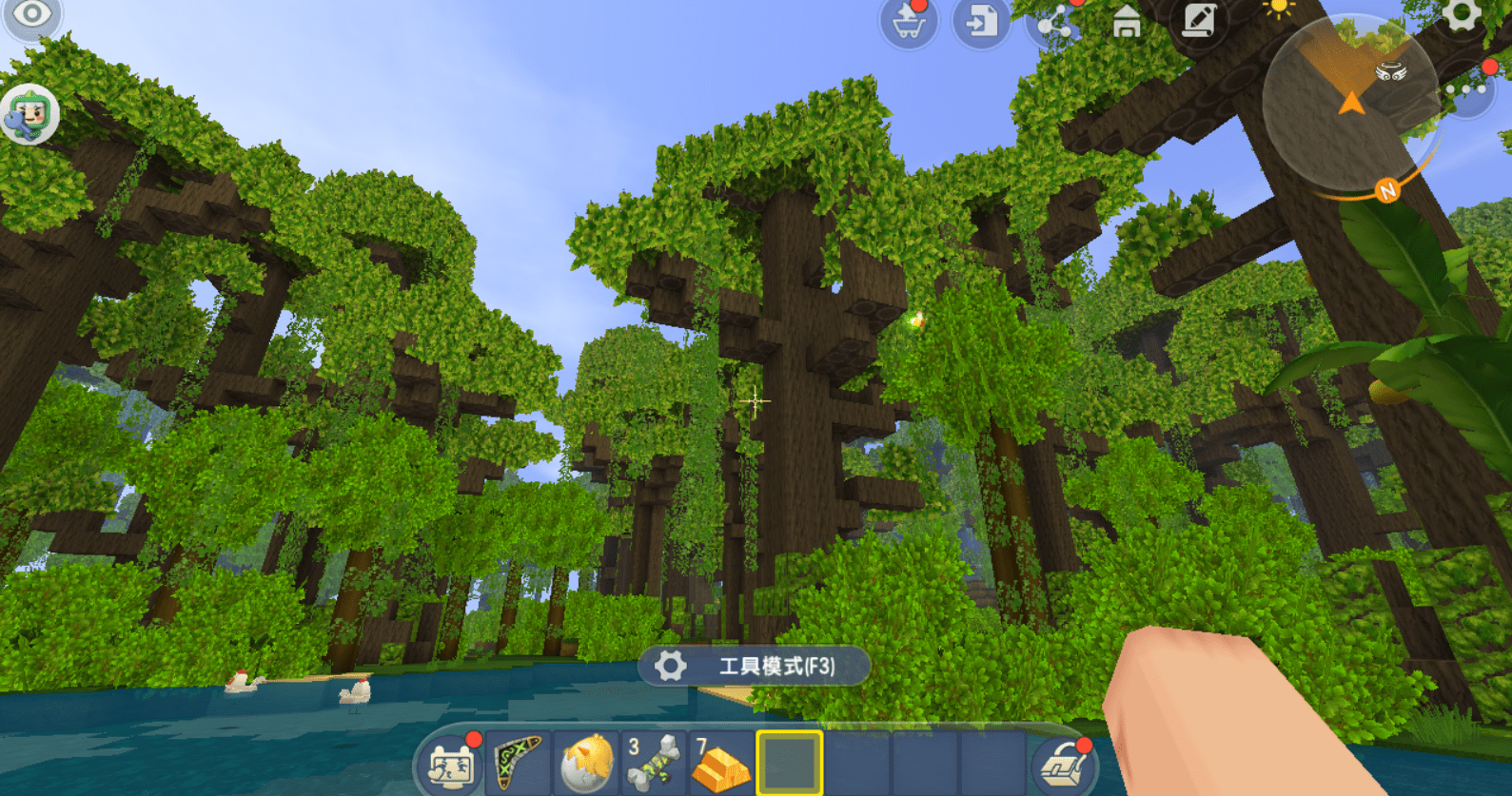Activate the 工具模式(F3) tool mode button

754,666
